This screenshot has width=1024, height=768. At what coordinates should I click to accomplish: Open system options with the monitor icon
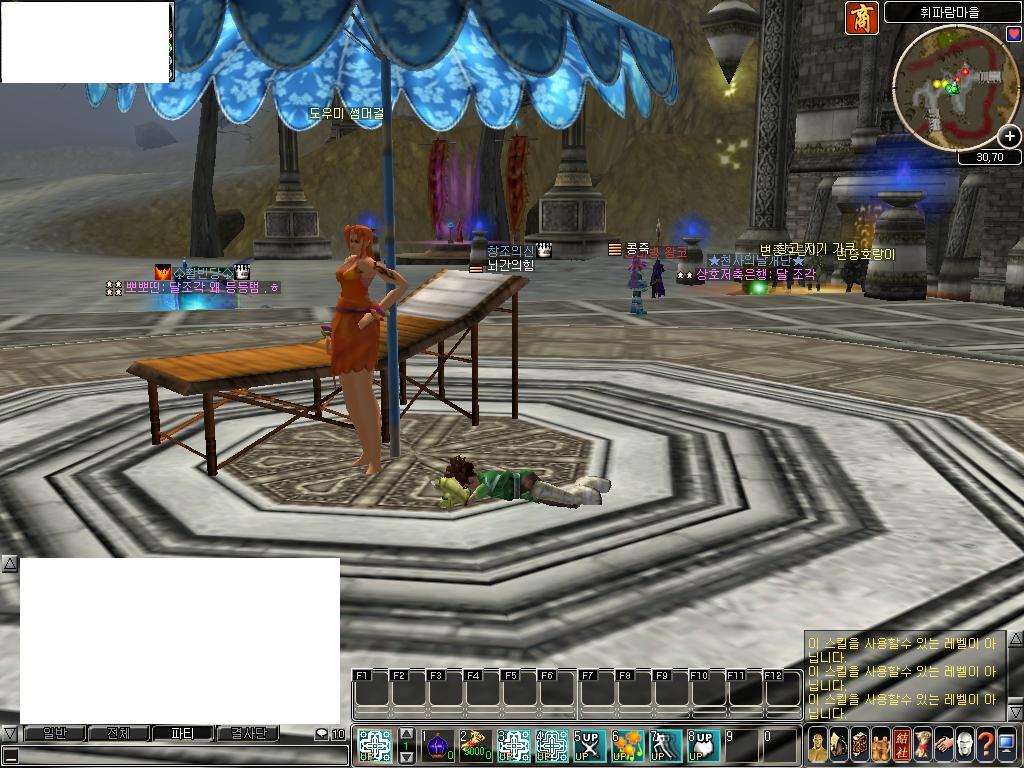[1006, 745]
